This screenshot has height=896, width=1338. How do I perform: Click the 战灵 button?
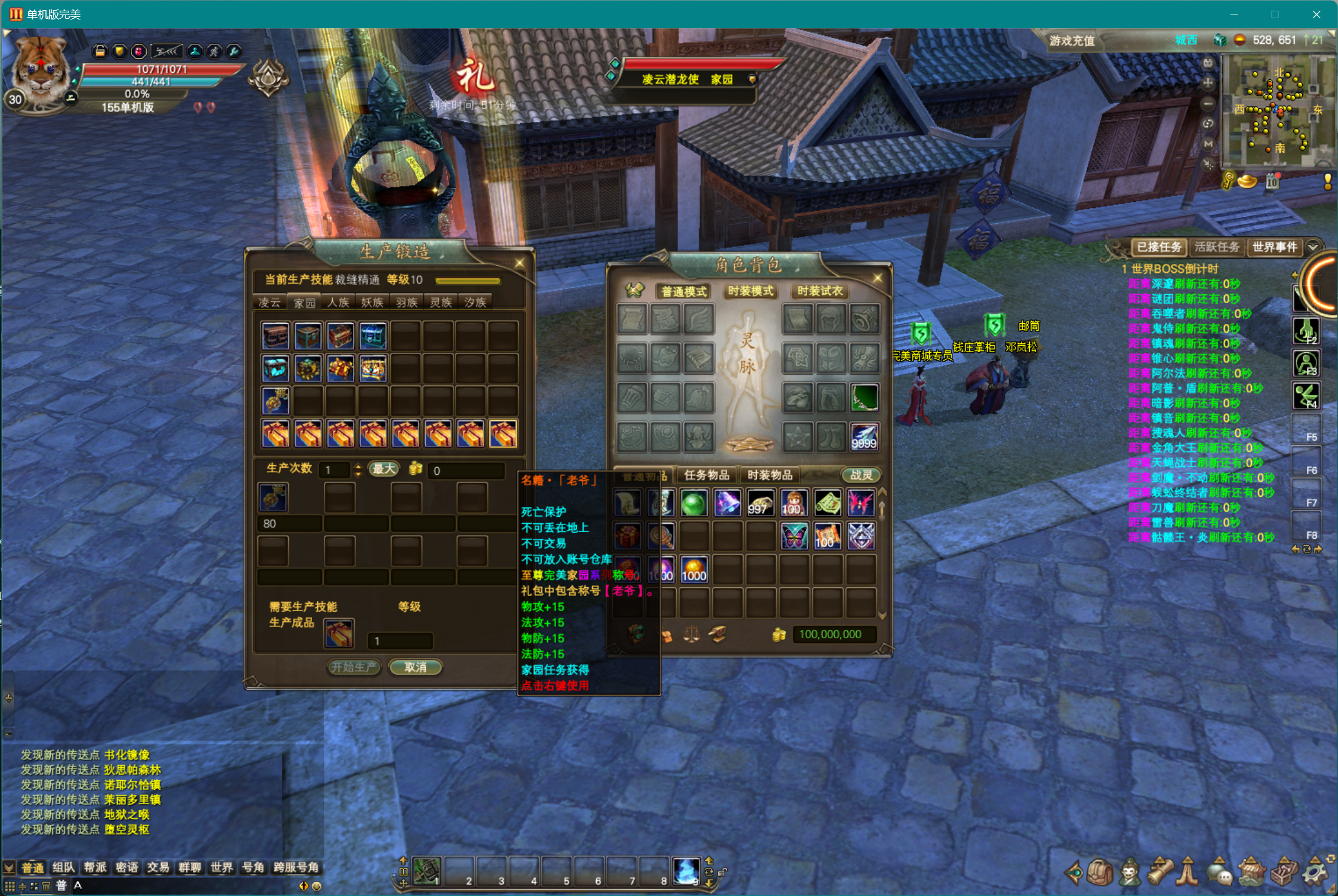[x=861, y=475]
